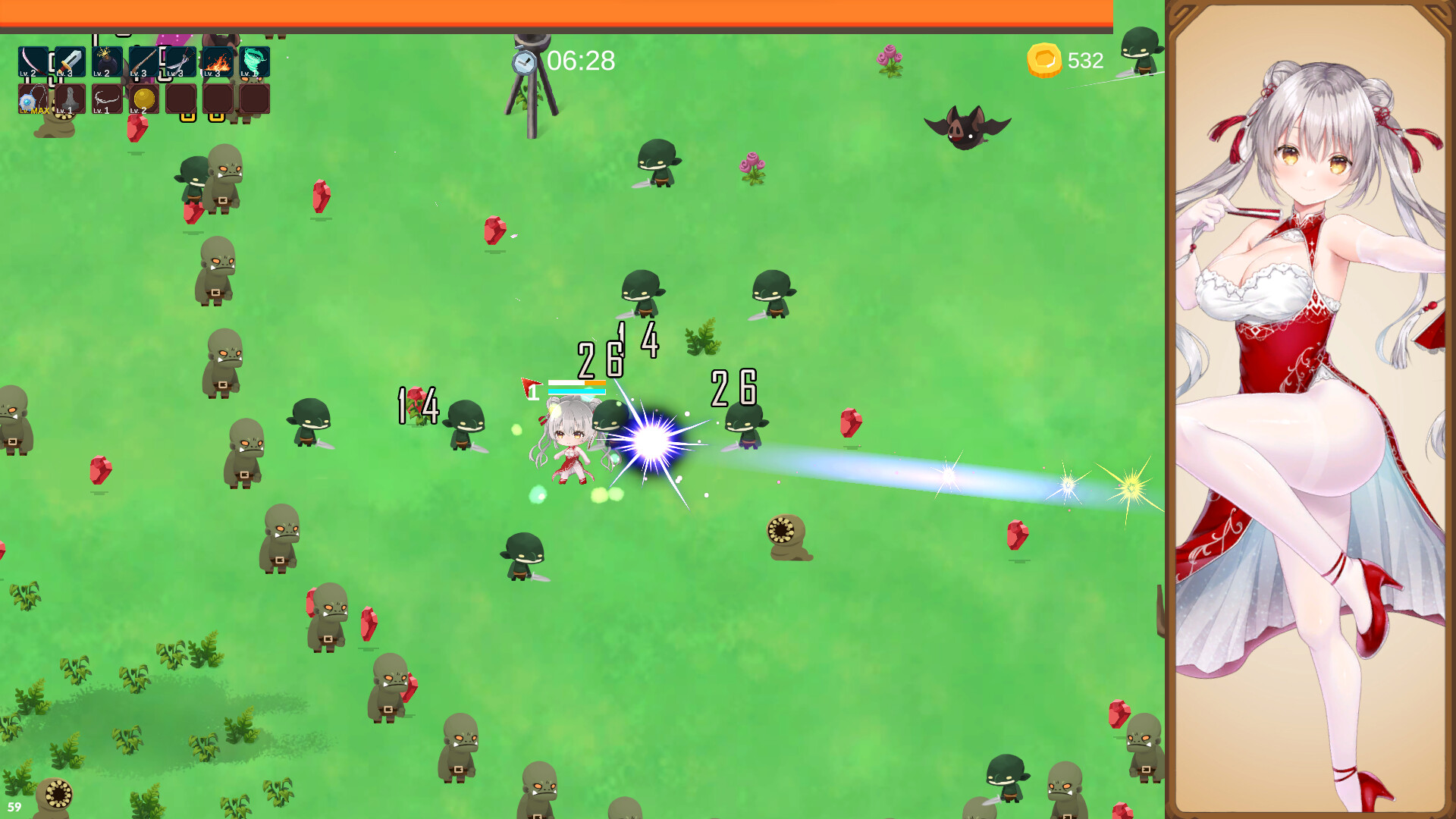This screenshot has height=819, width=1456.
Task: Click the Lv.3 fire skill icon
Action: coord(218,61)
